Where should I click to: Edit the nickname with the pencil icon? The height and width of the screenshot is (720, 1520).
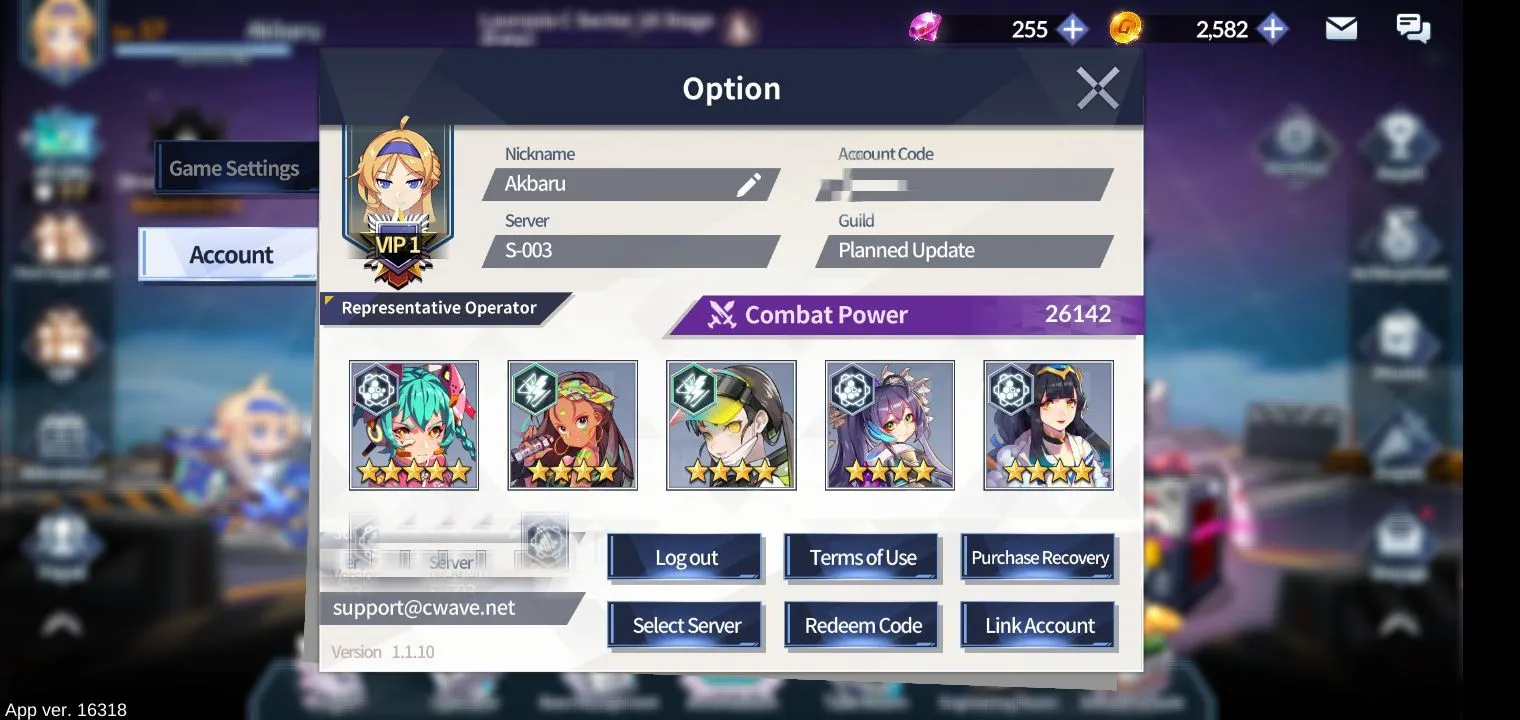click(x=749, y=184)
